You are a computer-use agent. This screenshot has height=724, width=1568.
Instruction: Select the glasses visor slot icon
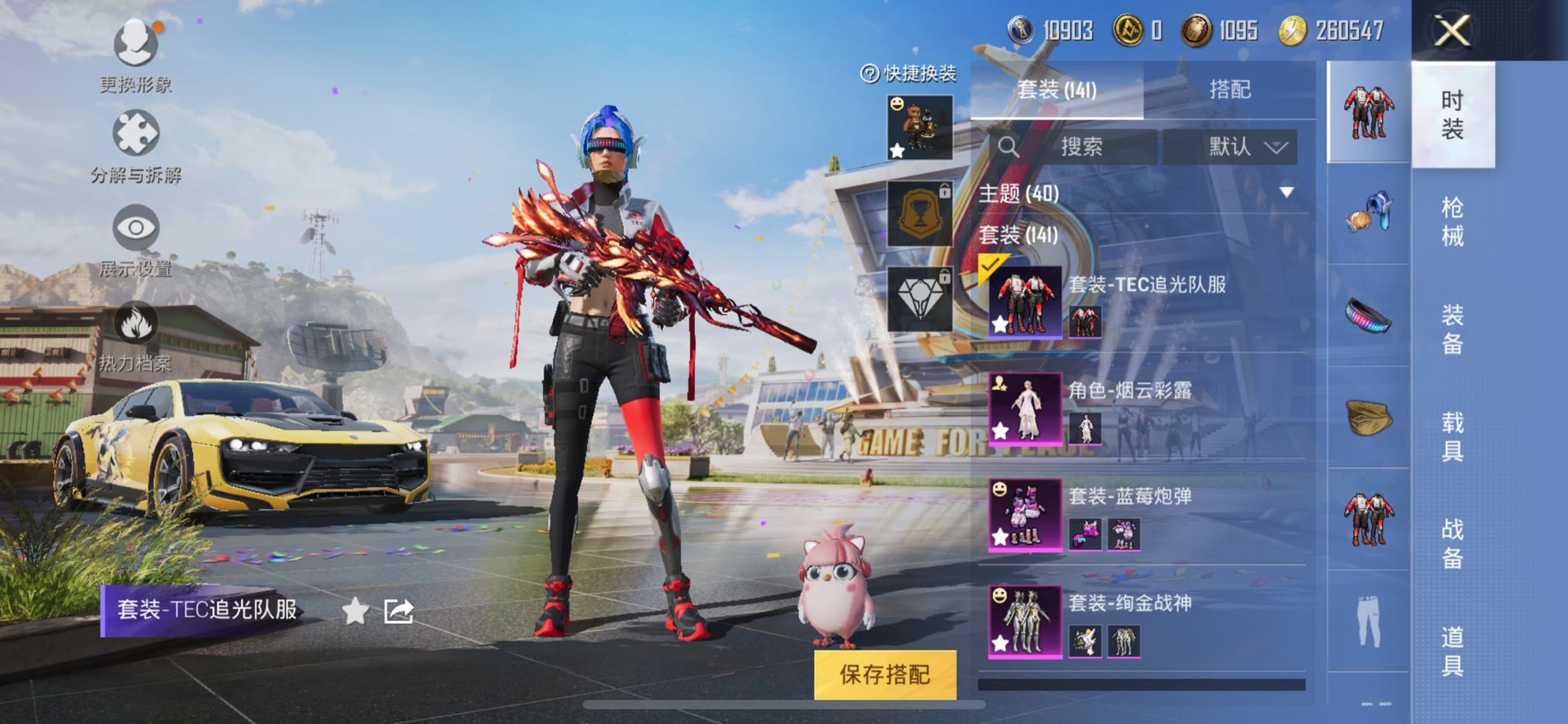1369,315
